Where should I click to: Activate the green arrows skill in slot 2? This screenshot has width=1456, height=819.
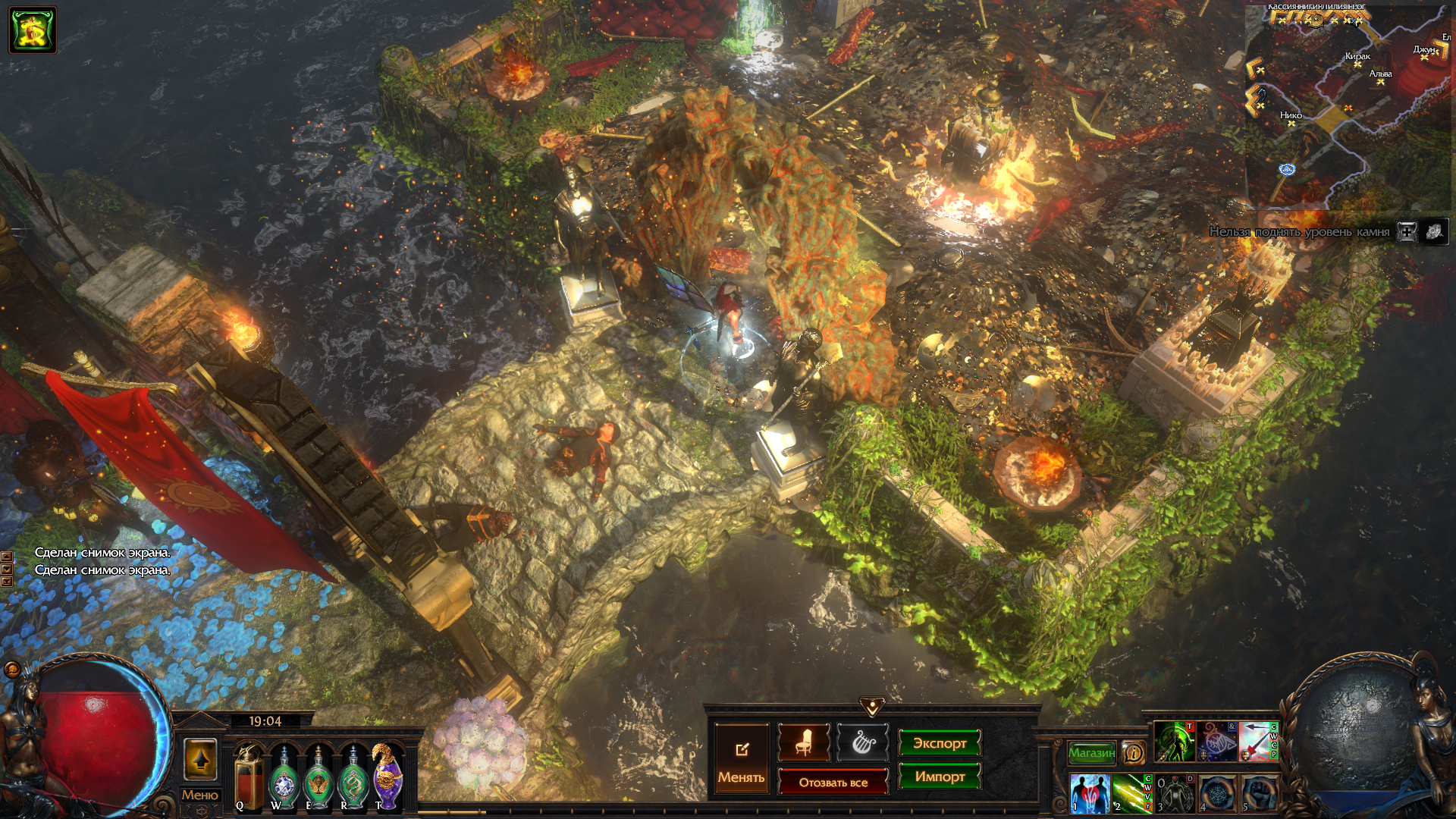[1132, 792]
